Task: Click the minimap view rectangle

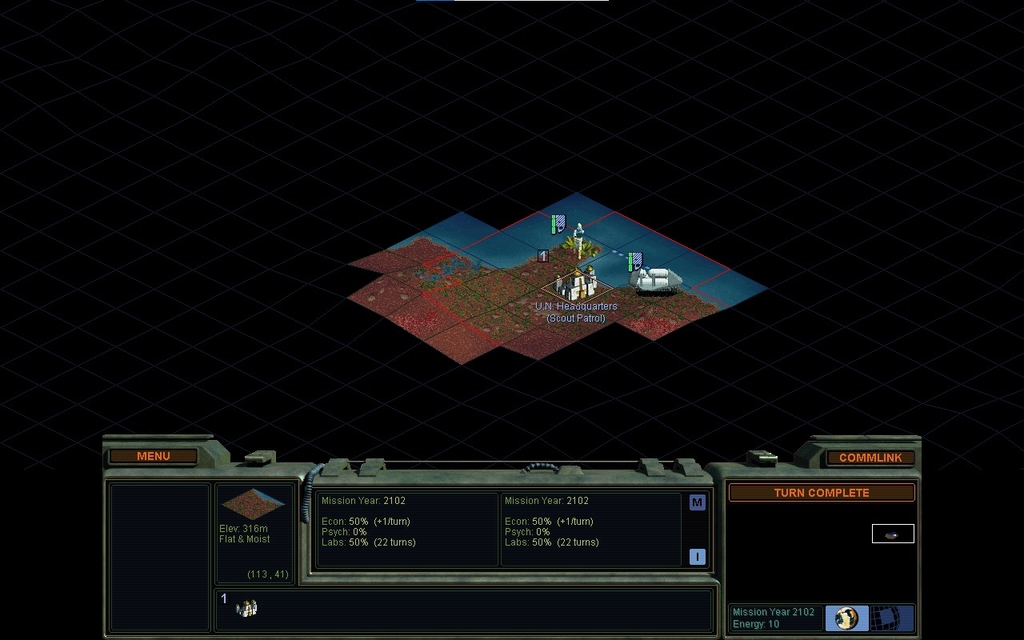Action: [893, 534]
